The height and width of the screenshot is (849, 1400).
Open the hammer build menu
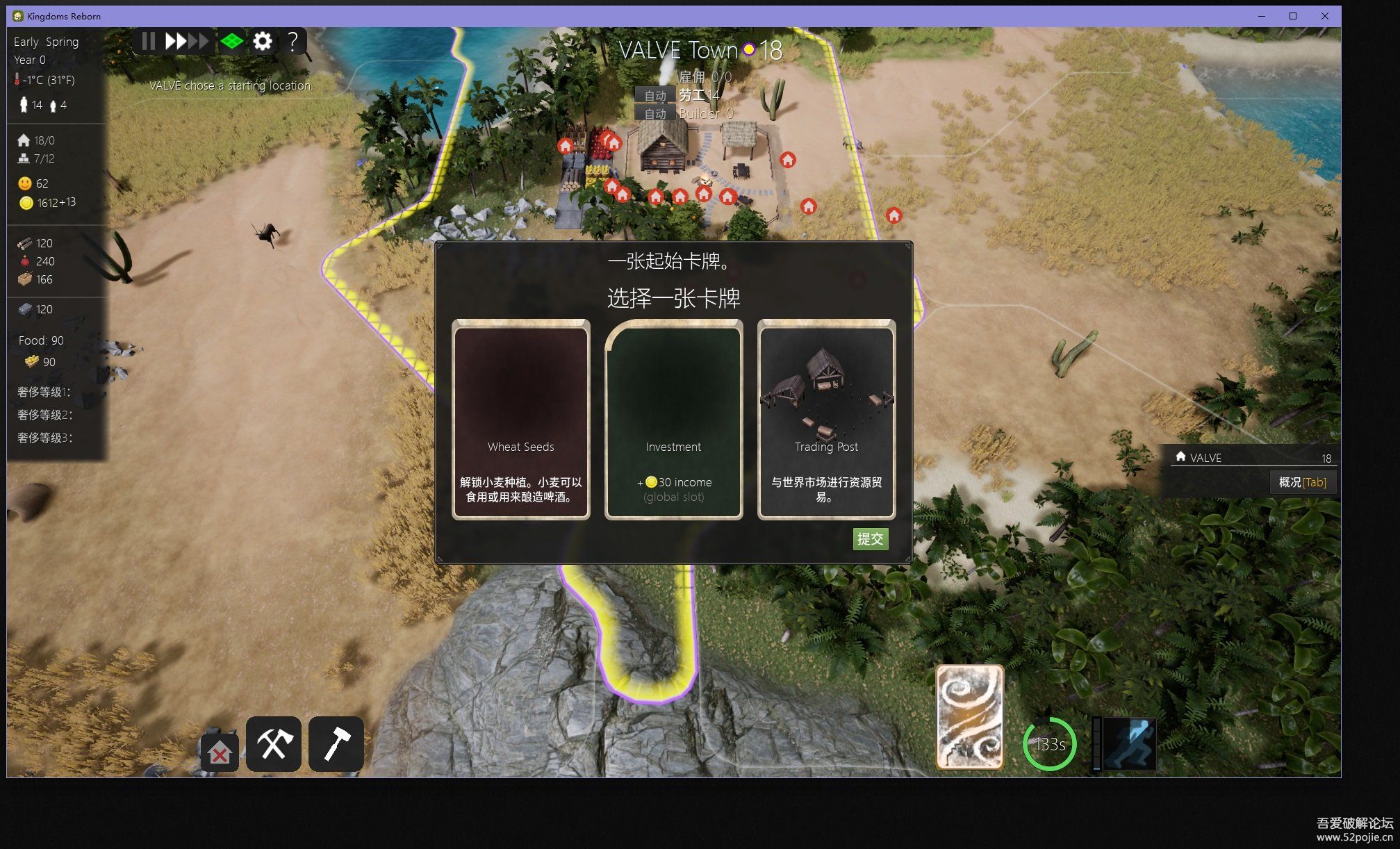click(336, 744)
